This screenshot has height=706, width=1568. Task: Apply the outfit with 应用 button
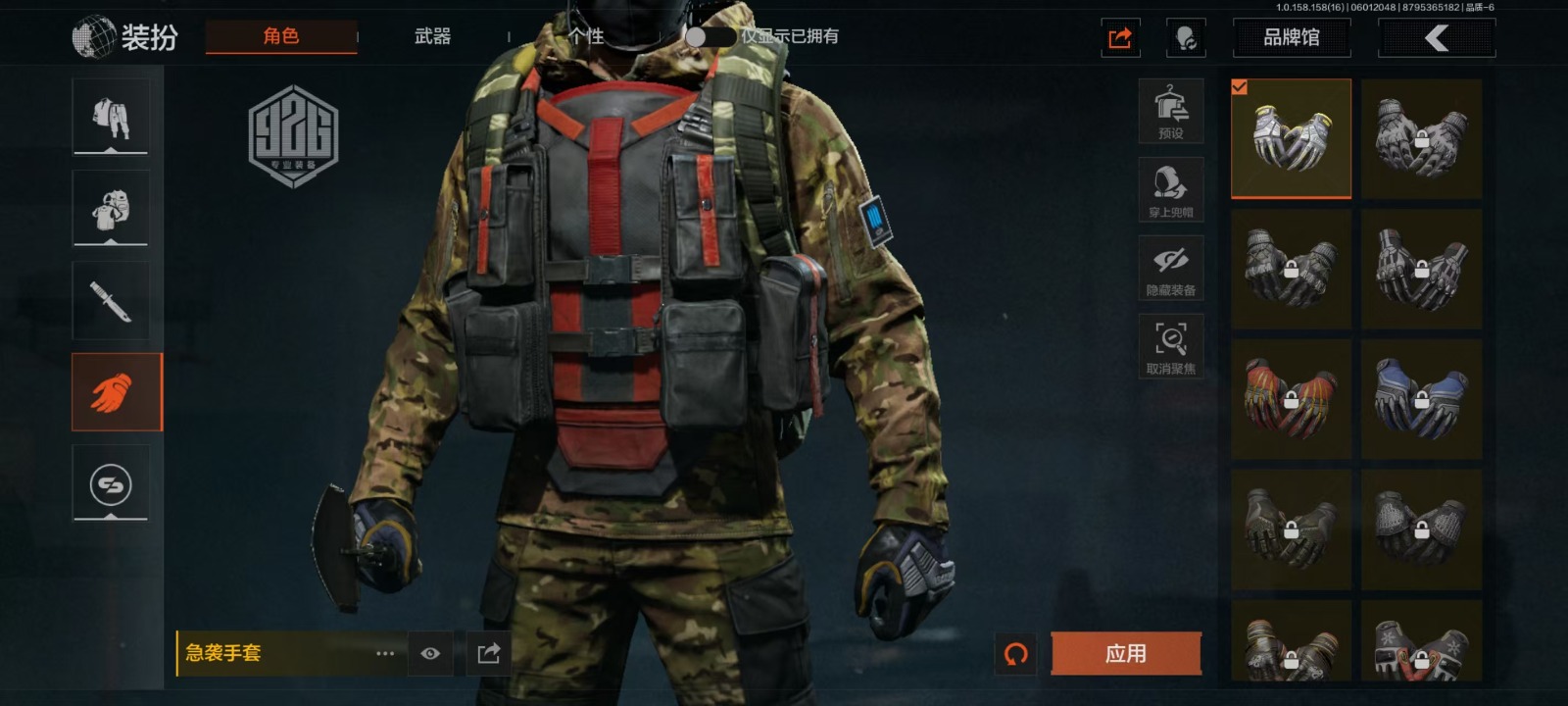click(1125, 653)
